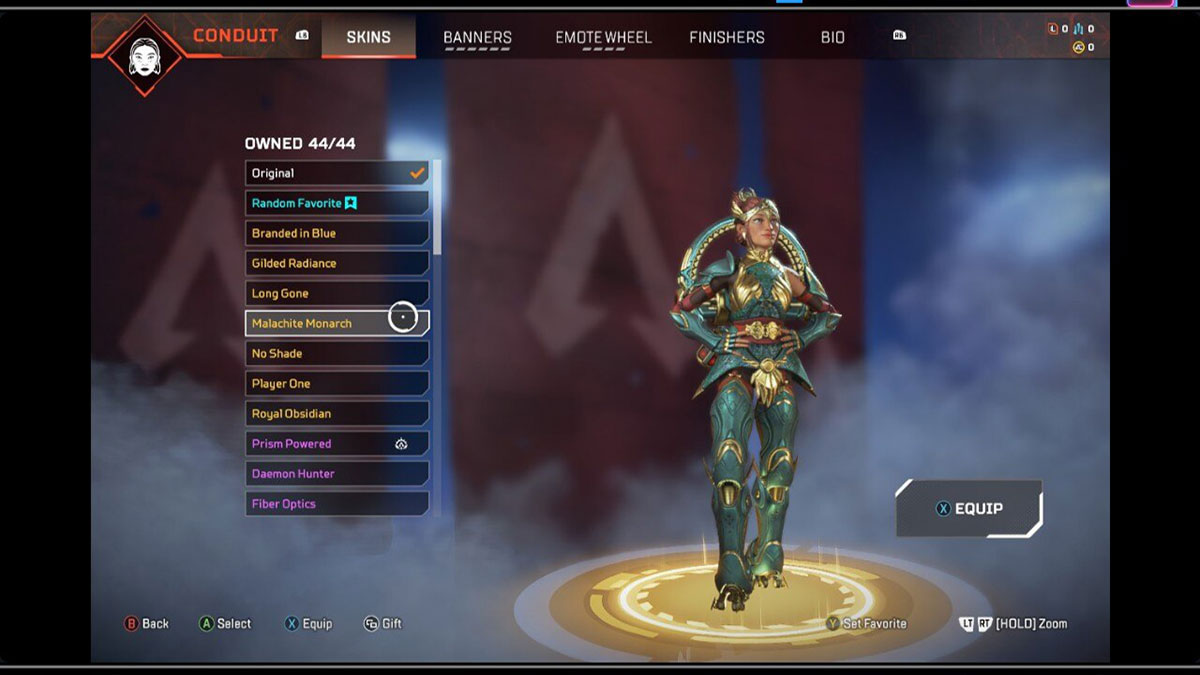The width and height of the screenshot is (1200, 675).
Task: Pick the Royal Obsidian skin
Action: coord(336,413)
